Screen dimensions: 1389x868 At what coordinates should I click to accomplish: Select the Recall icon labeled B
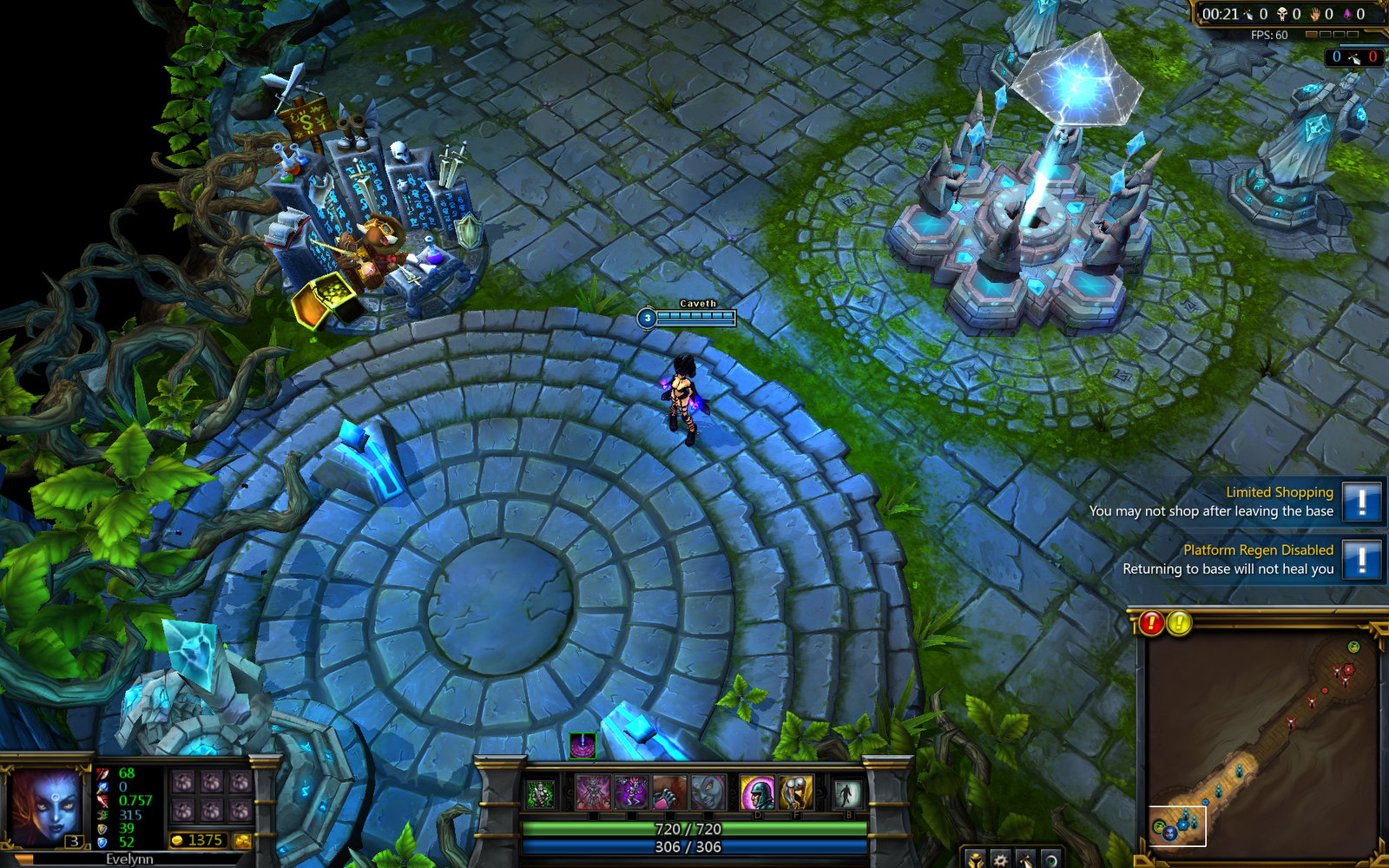[848, 792]
